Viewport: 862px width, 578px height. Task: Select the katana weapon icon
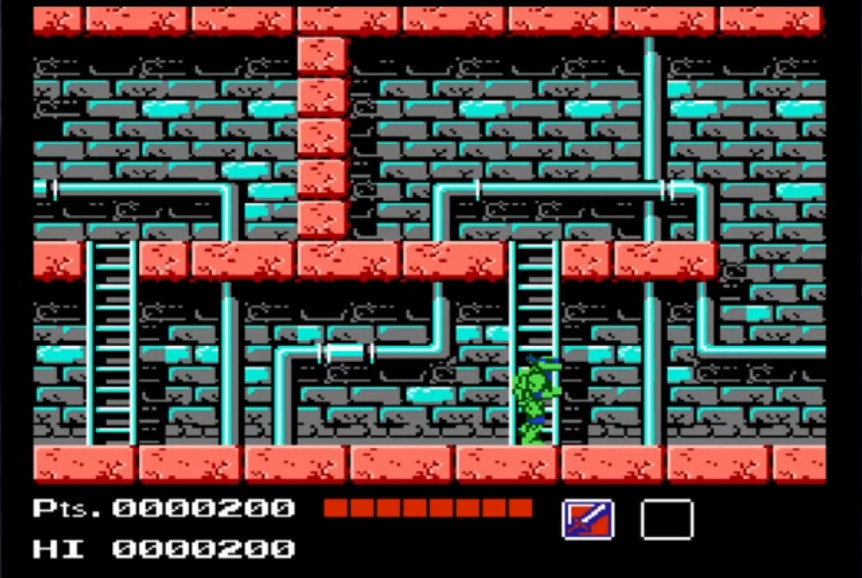click(588, 519)
